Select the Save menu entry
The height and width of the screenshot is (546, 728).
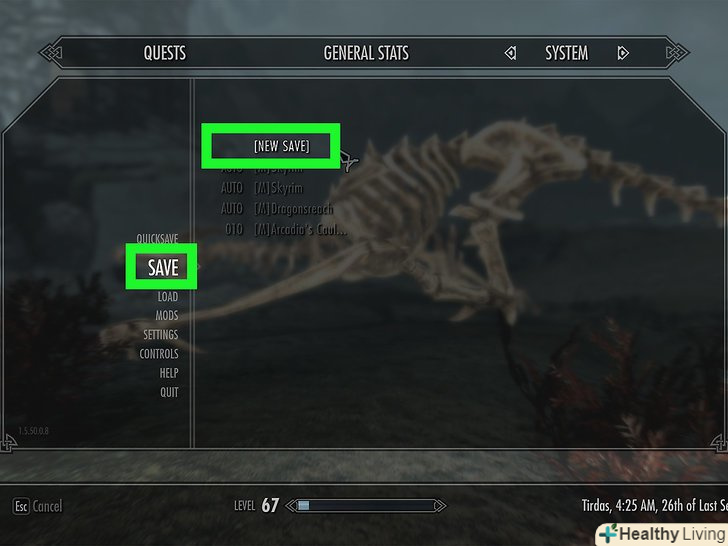click(163, 268)
